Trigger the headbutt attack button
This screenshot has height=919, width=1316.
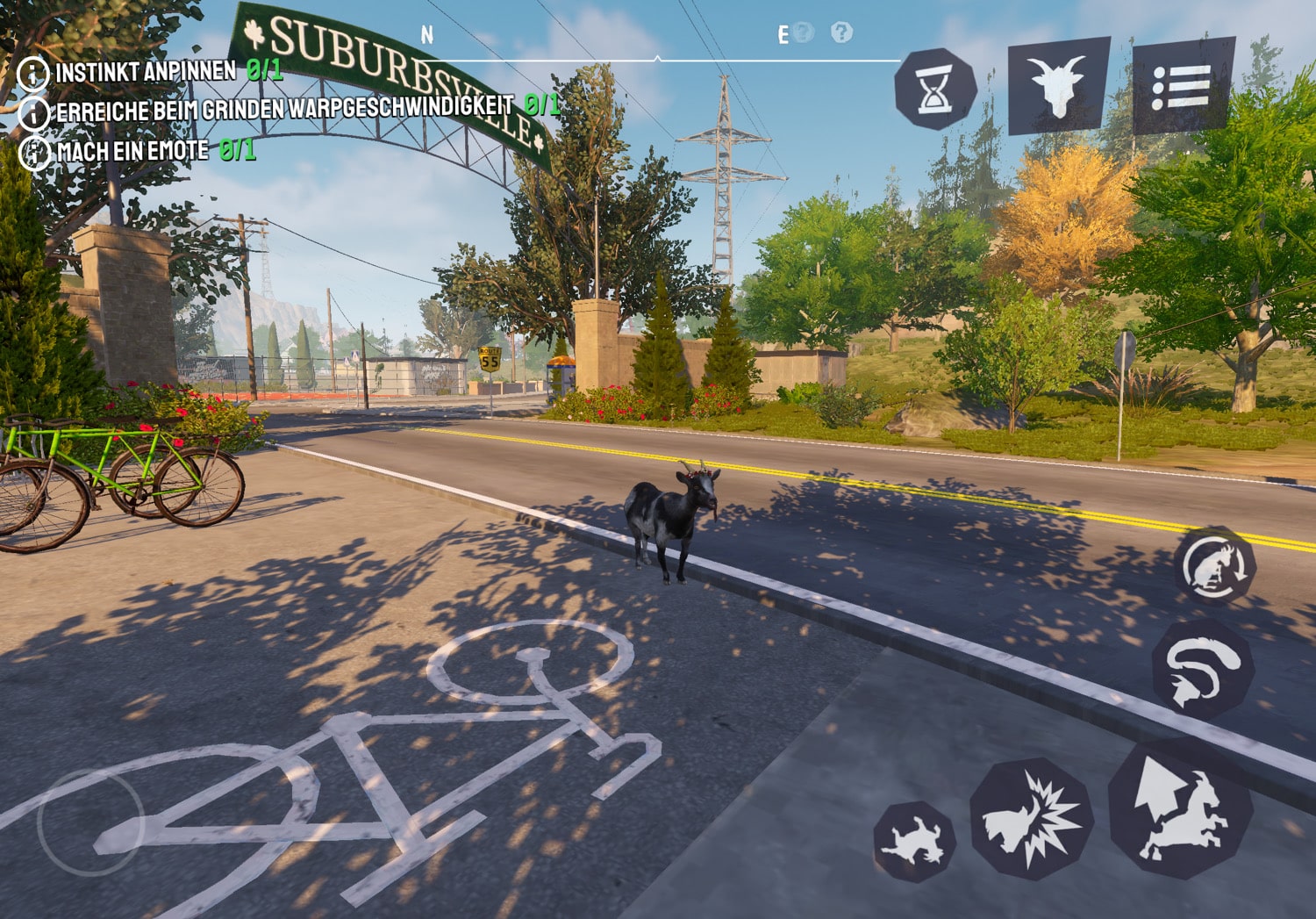pyautogui.click(x=1032, y=819)
